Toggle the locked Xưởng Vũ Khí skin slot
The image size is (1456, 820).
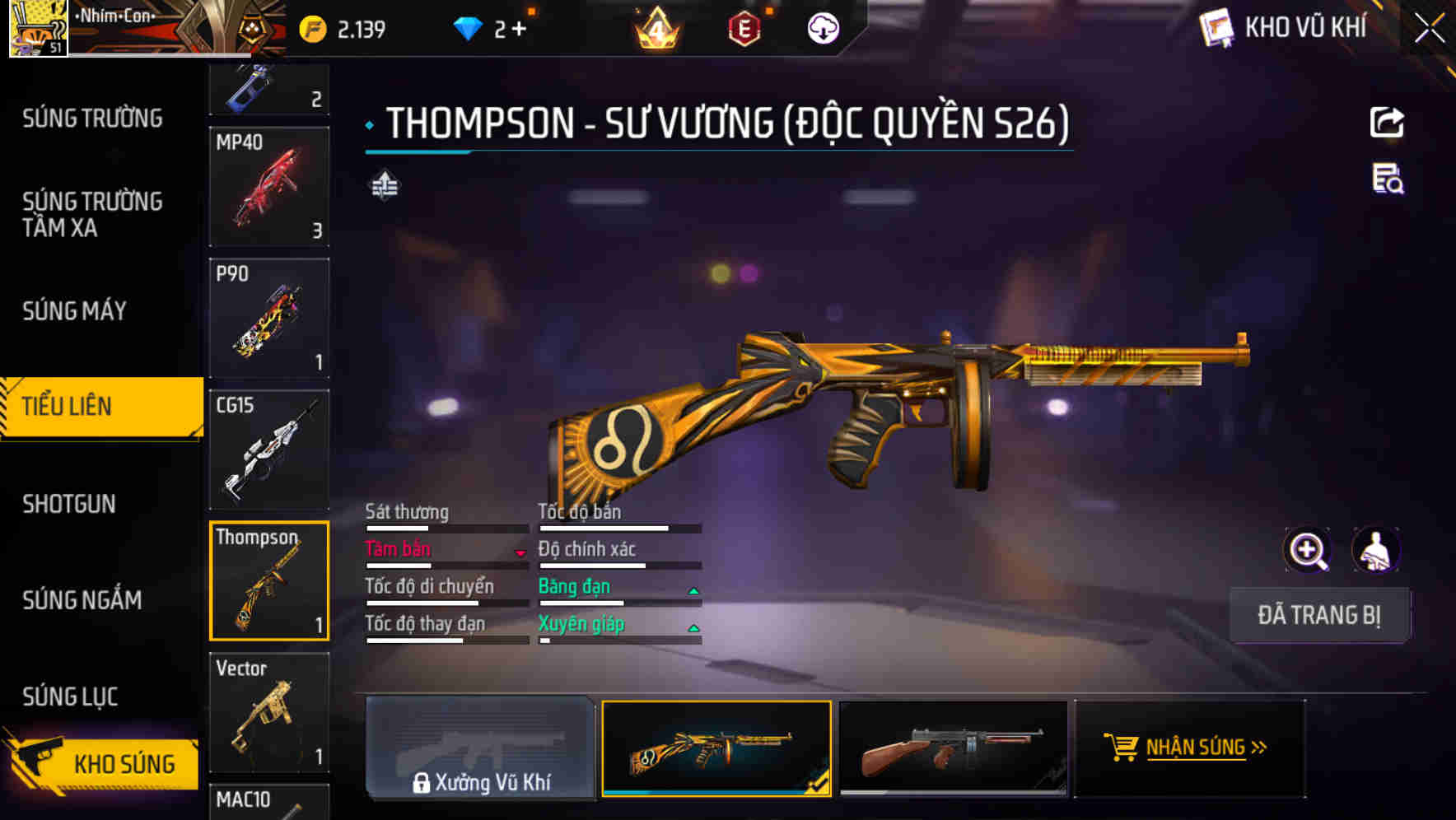pos(481,751)
